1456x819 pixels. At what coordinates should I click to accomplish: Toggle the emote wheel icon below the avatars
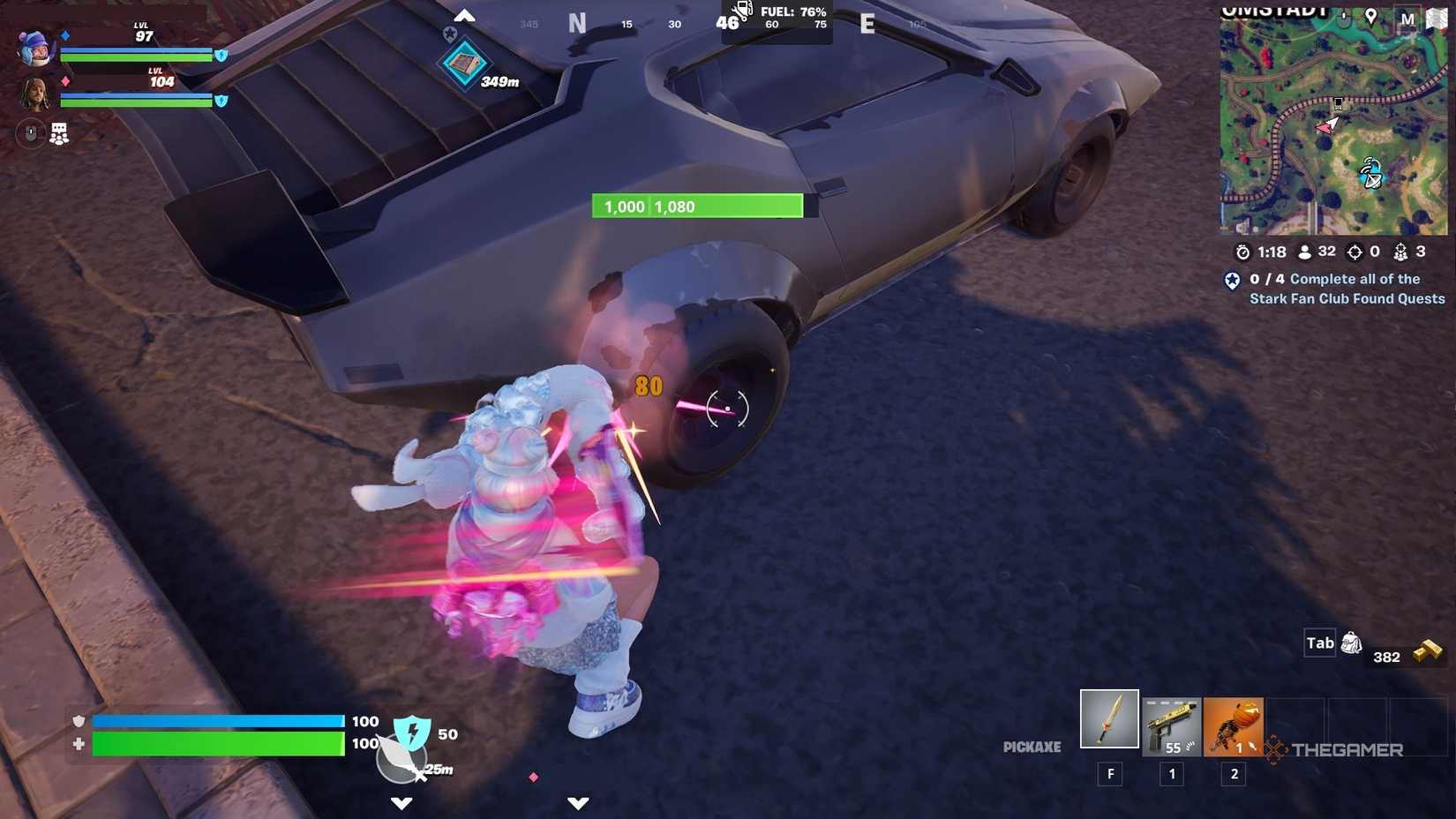(58, 133)
